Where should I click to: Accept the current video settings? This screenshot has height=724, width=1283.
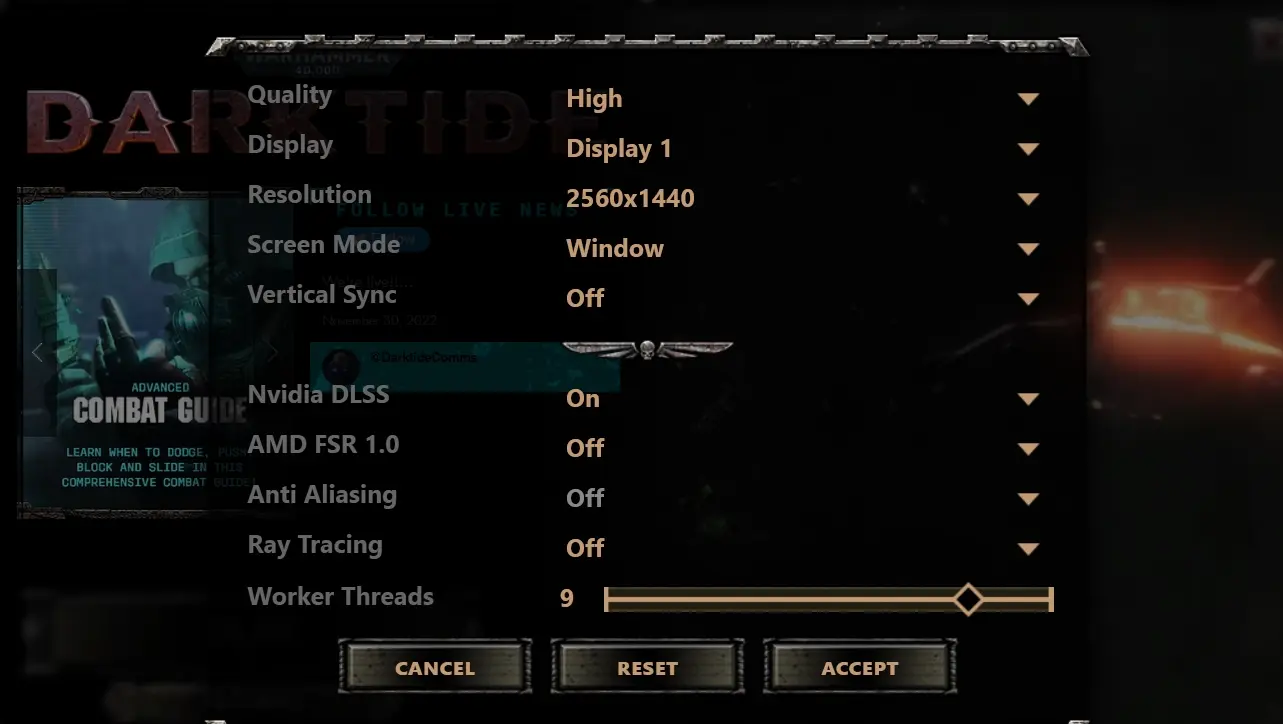[x=858, y=667]
